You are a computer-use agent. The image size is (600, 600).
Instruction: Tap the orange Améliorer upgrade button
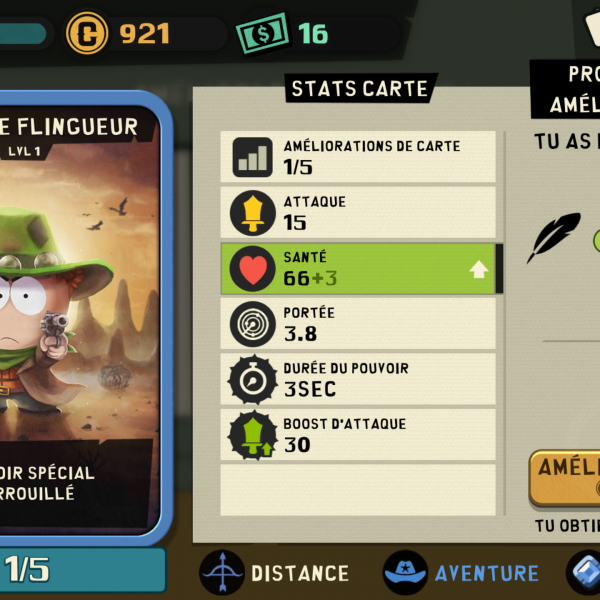point(566,477)
